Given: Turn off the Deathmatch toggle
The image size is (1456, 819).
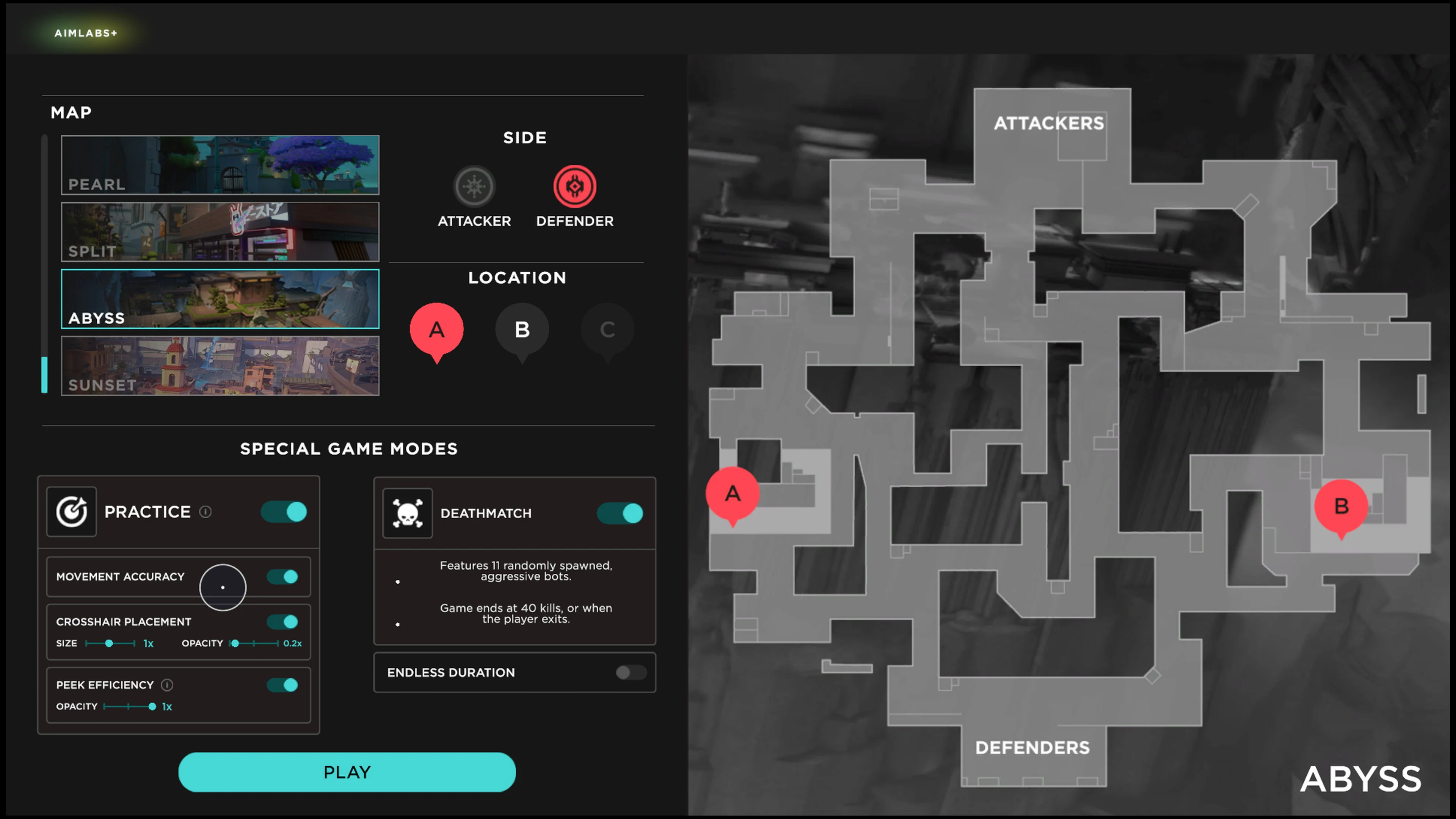Looking at the screenshot, I should [620, 513].
